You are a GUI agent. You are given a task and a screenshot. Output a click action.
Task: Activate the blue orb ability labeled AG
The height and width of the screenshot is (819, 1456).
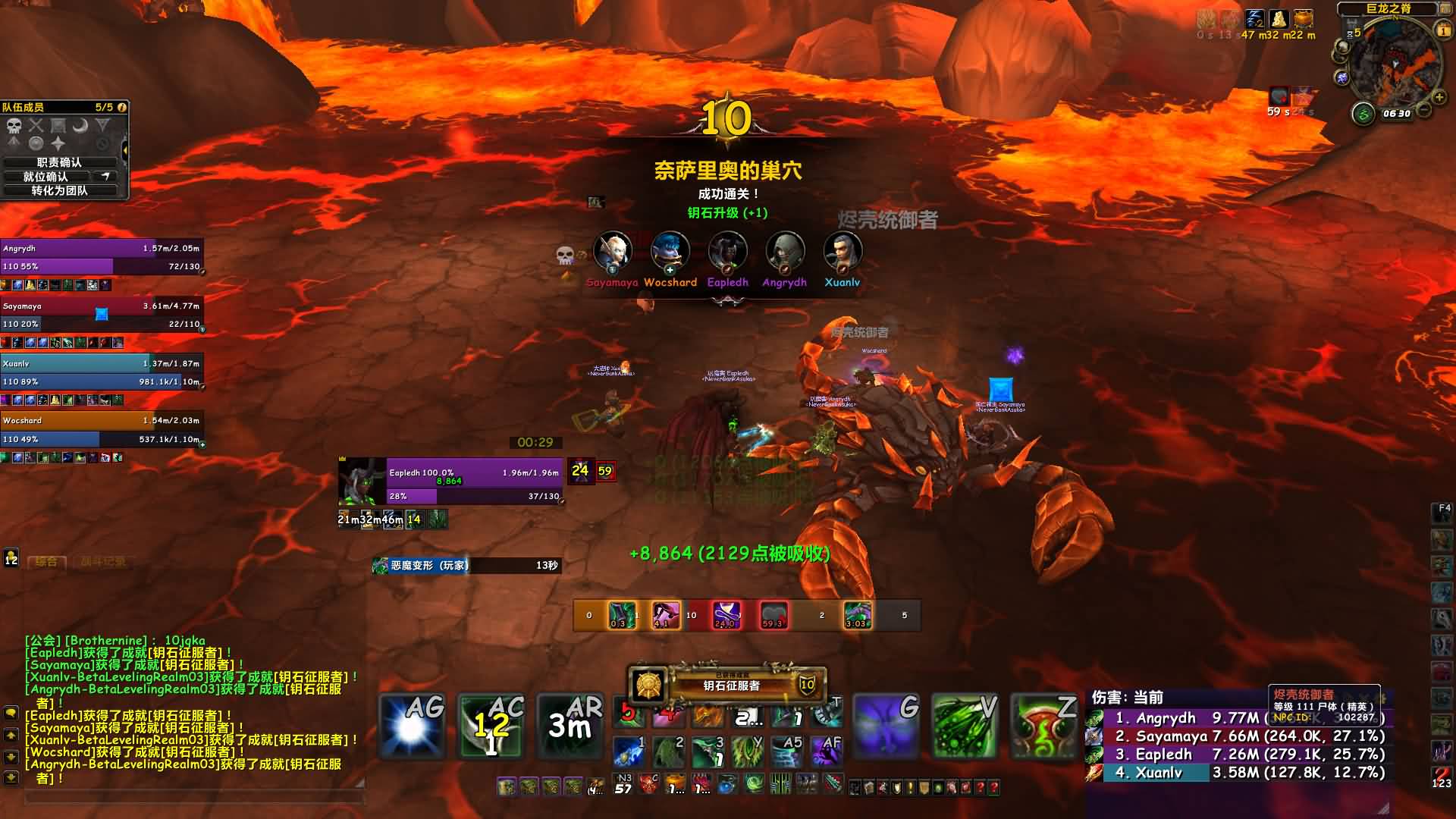click(412, 726)
